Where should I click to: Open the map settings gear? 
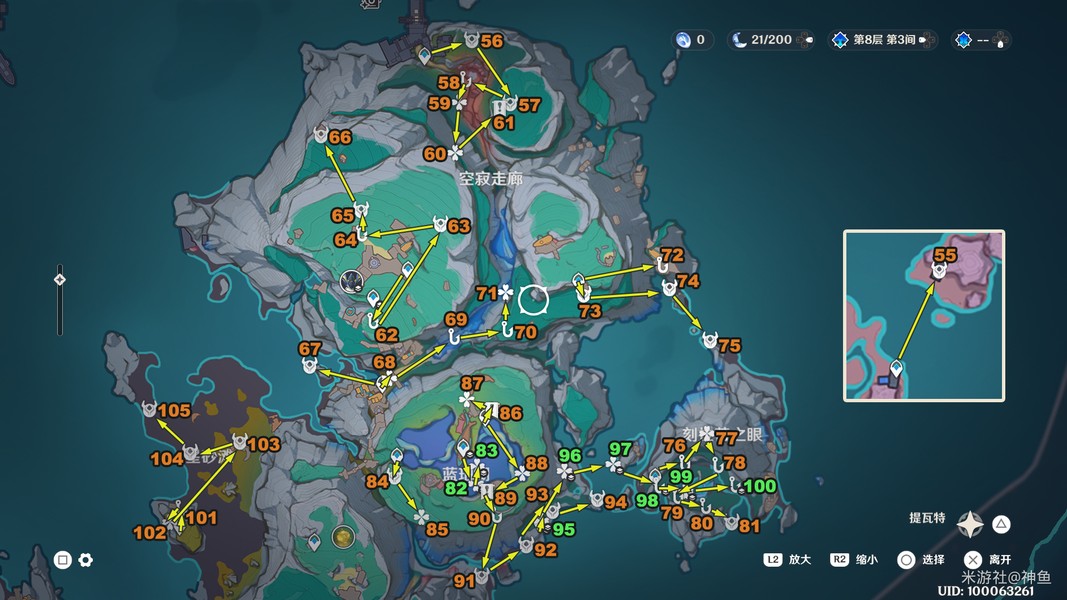tap(86, 560)
